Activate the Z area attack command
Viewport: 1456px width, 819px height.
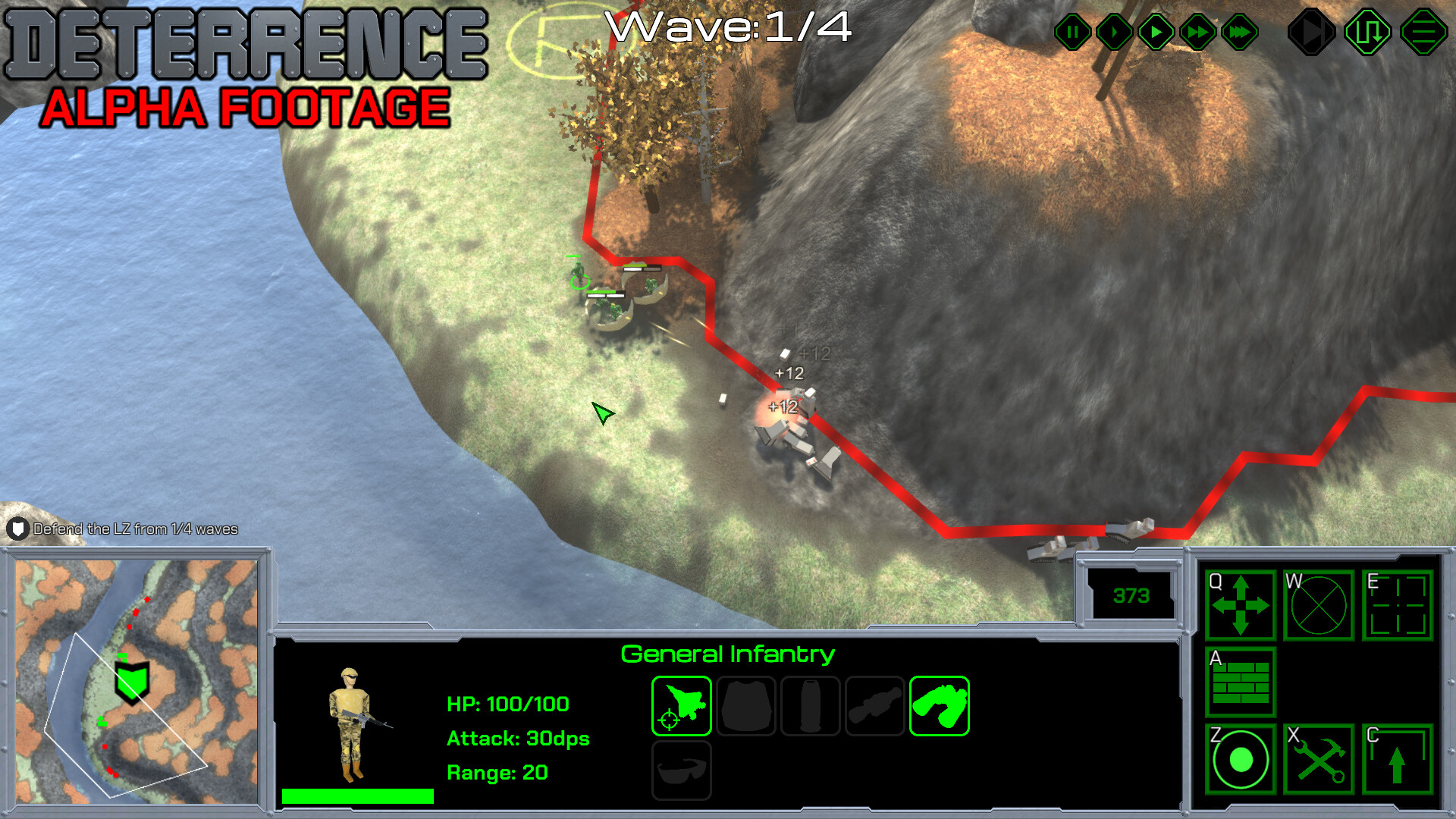pos(1240,761)
